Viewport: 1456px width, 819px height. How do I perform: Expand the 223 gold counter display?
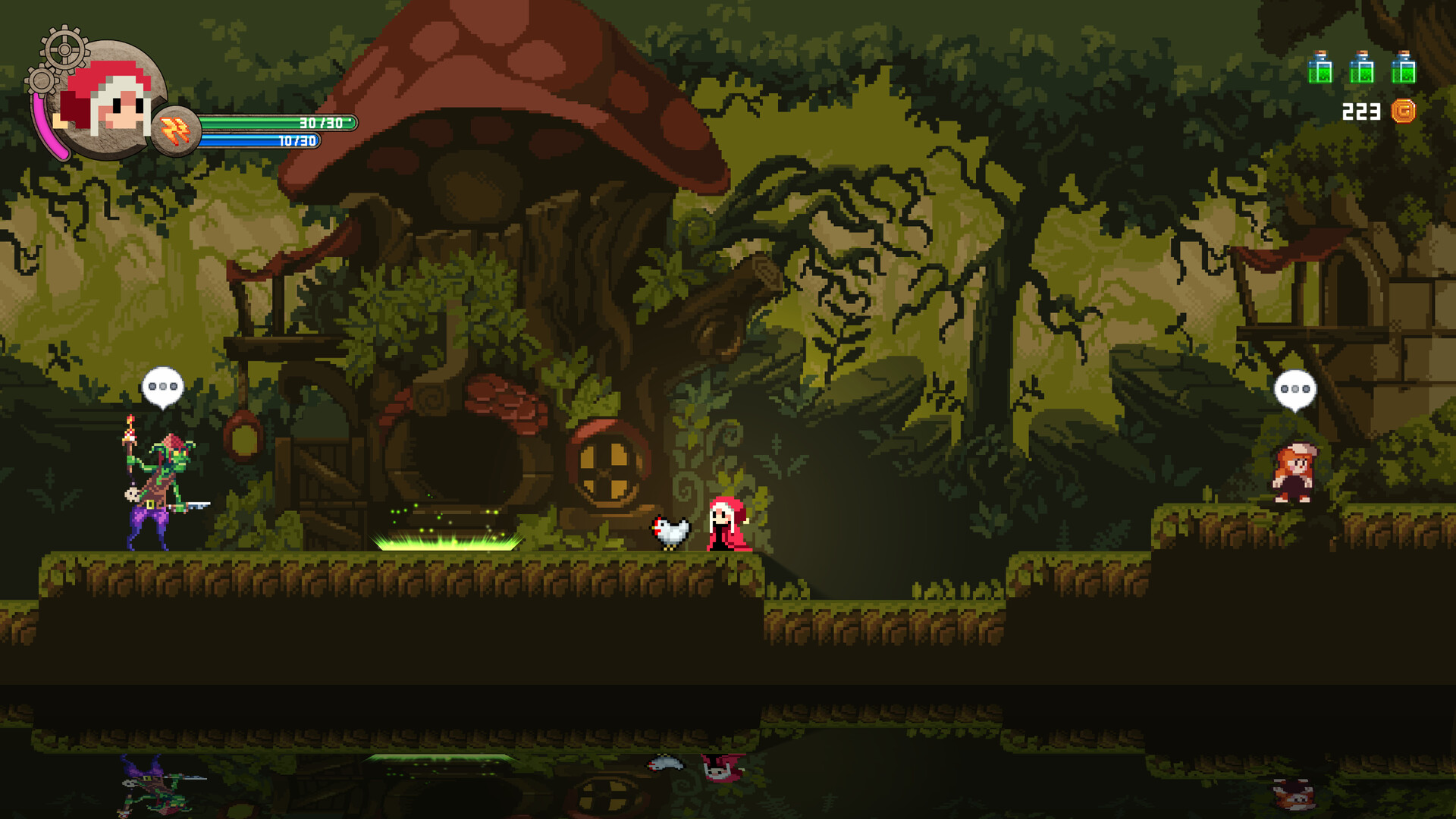click(1361, 112)
